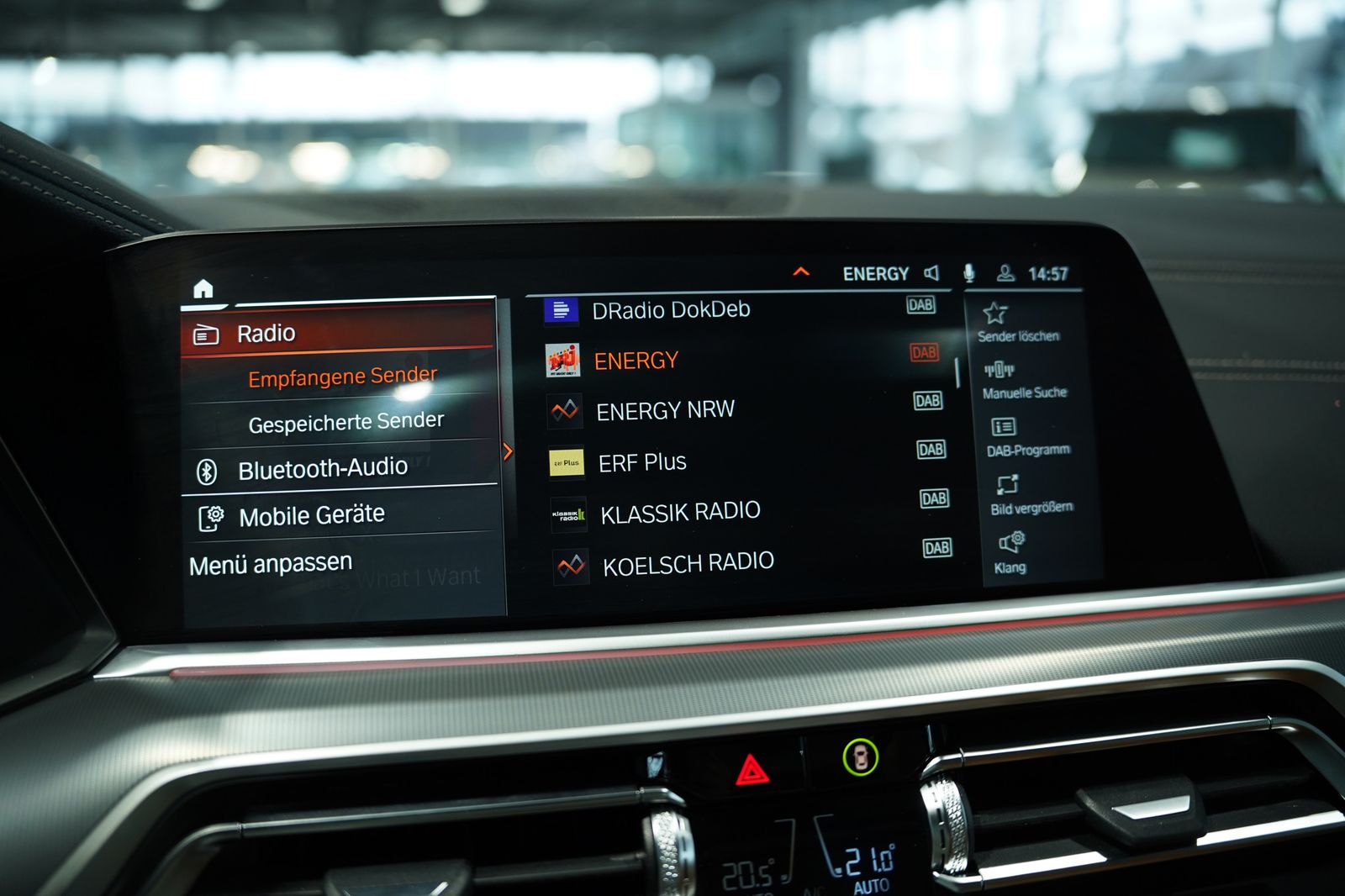Image resolution: width=1345 pixels, height=896 pixels.
Task: Tap the microphone icon in status bar
Action: pos(968,272)
